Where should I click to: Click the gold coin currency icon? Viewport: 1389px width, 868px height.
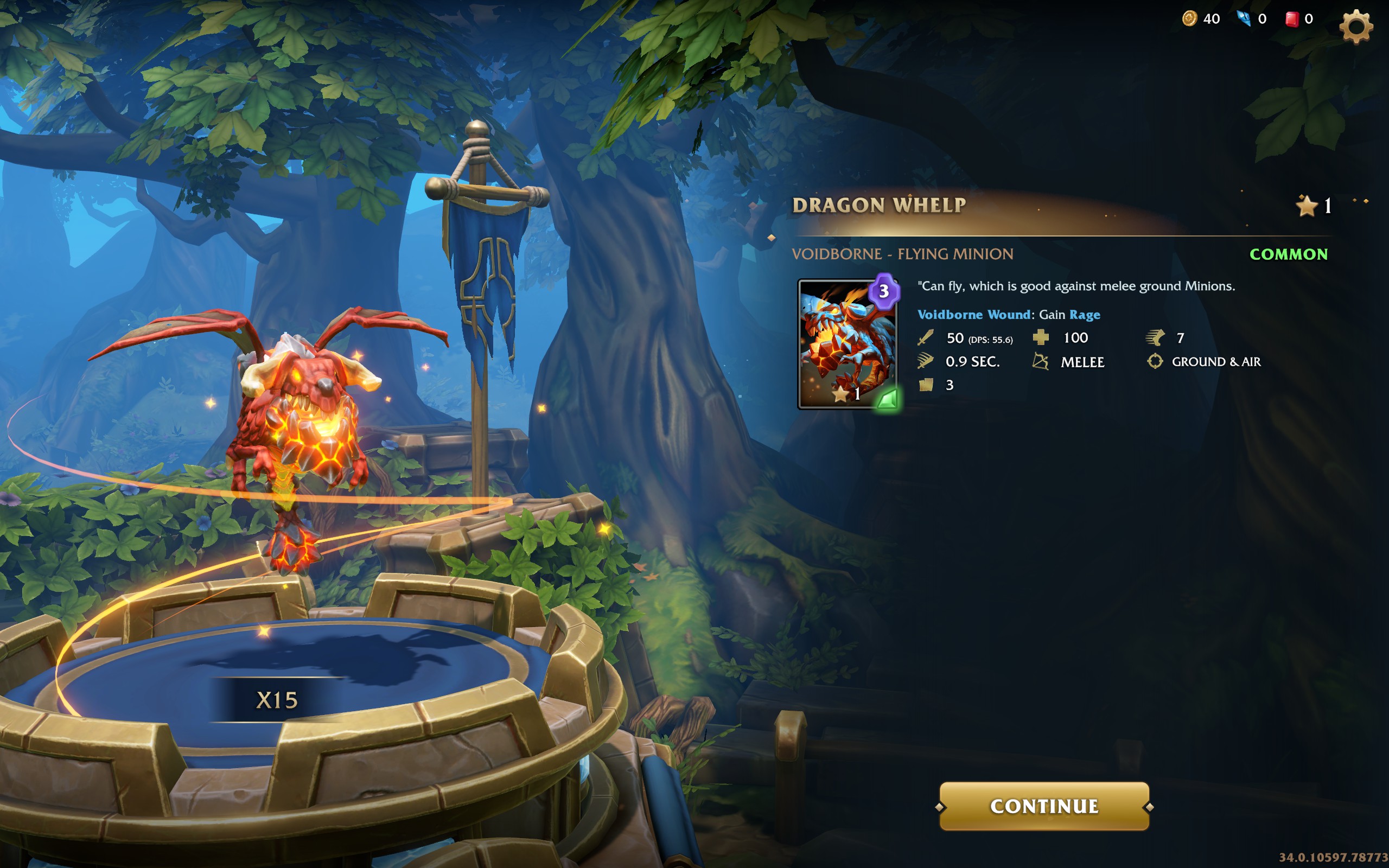(1189, 19)
